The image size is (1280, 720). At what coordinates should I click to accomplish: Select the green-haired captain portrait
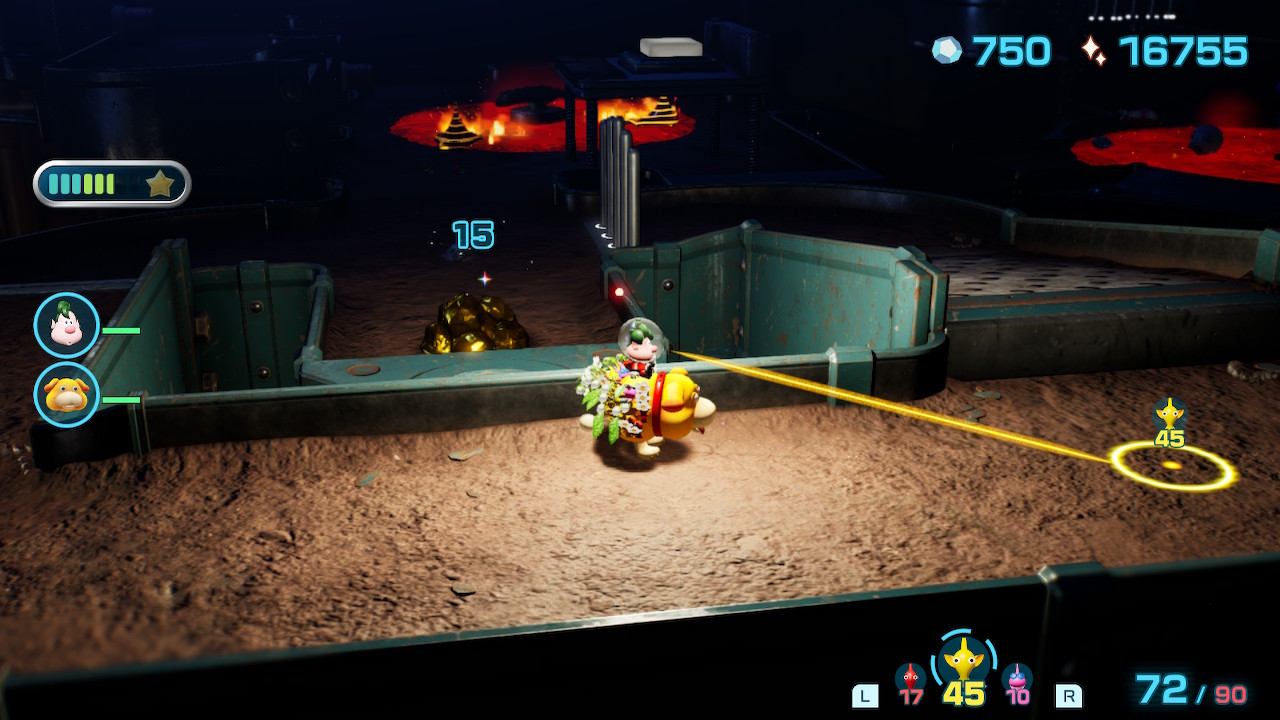(x=66, y=325)
